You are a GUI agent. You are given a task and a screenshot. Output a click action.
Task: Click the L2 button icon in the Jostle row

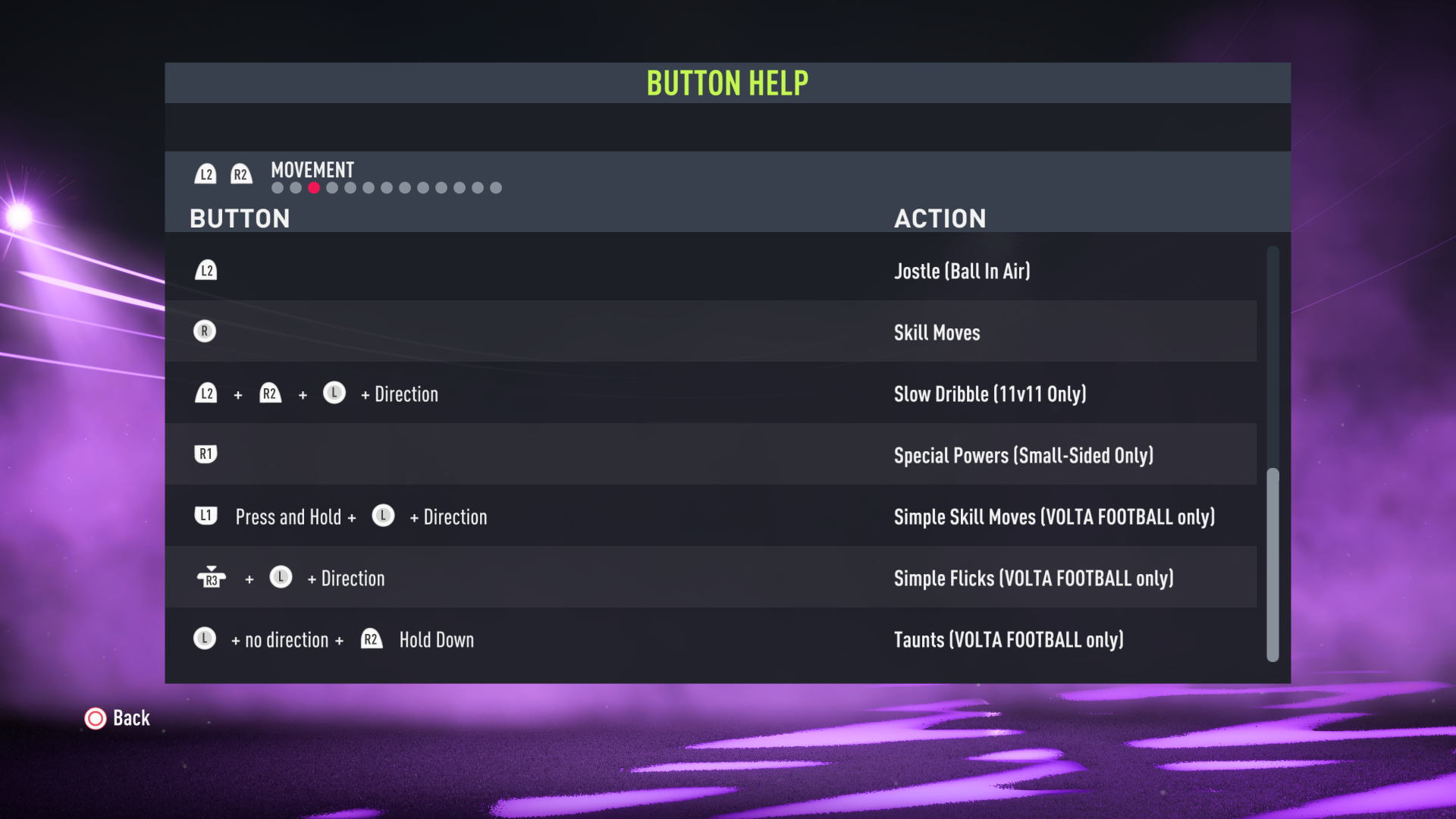click(x=205, y=270)
